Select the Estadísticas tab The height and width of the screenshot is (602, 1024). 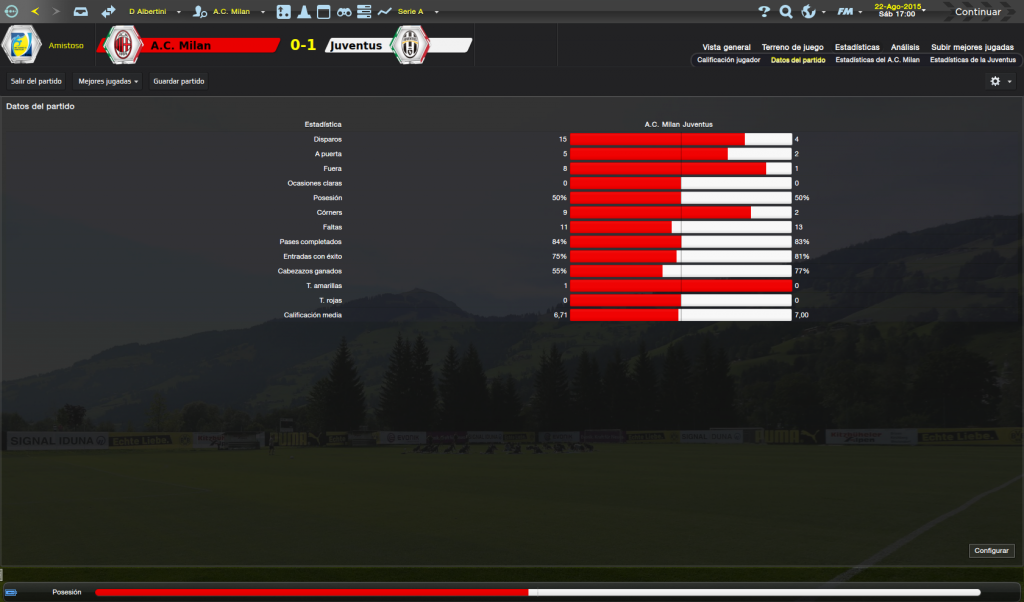pyautogui.click(x=857, y=47)
